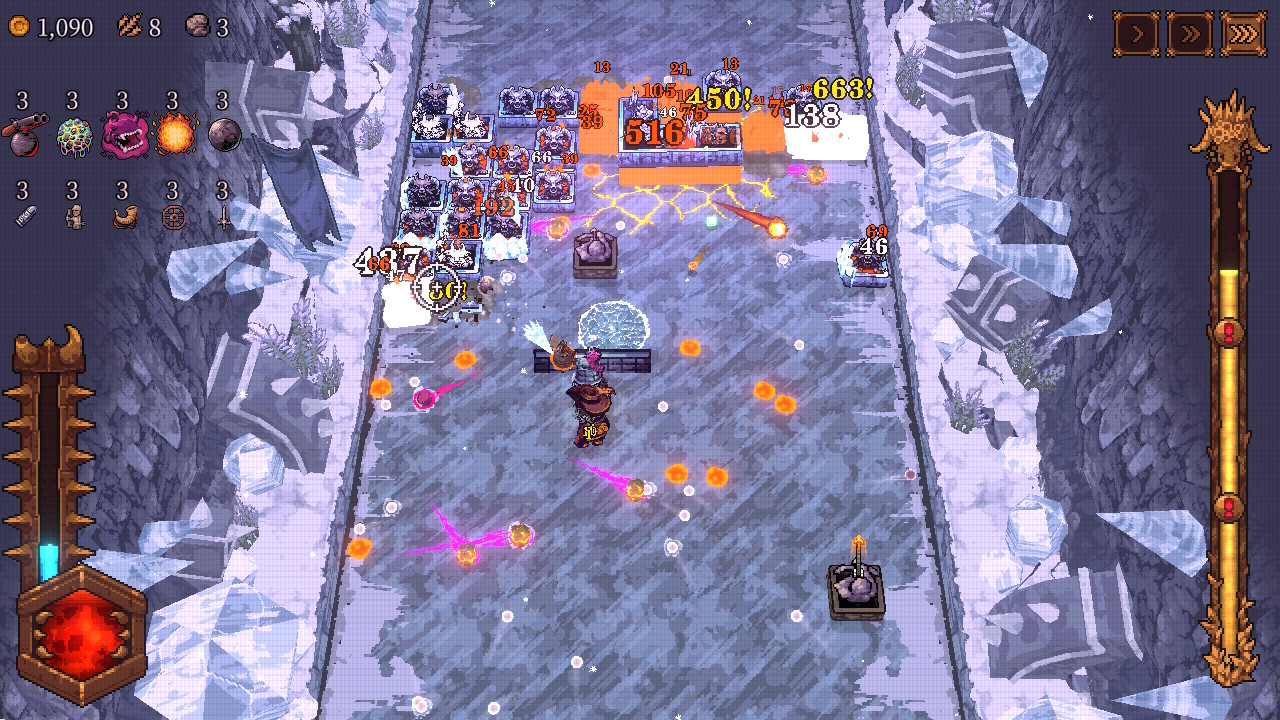1280x720 pixels.
Task: Inspect the wooden wagon wheel passive
Action: [x=173, y=217]
